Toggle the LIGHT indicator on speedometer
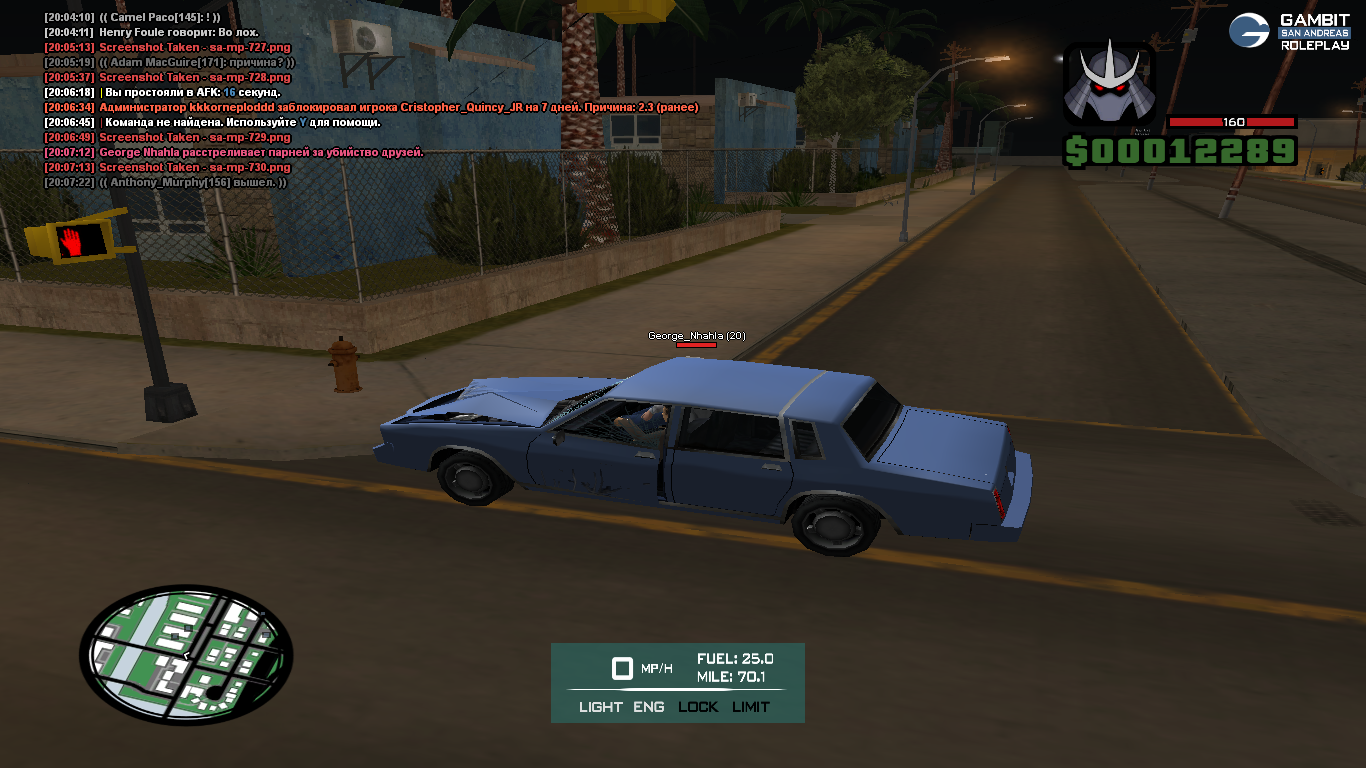The image size is (1366, 768). [600, 707]
